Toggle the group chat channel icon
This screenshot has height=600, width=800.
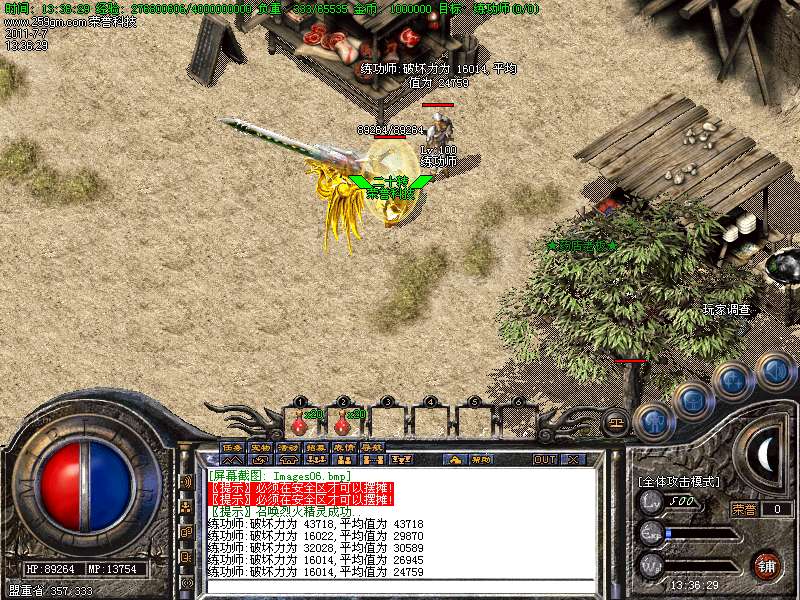coord(186,507)
